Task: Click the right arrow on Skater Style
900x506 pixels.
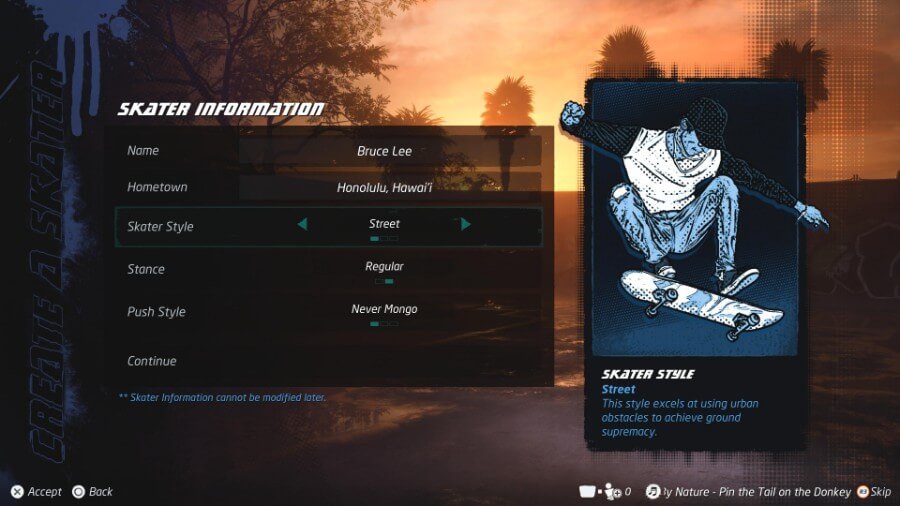Action: [466, 225]
